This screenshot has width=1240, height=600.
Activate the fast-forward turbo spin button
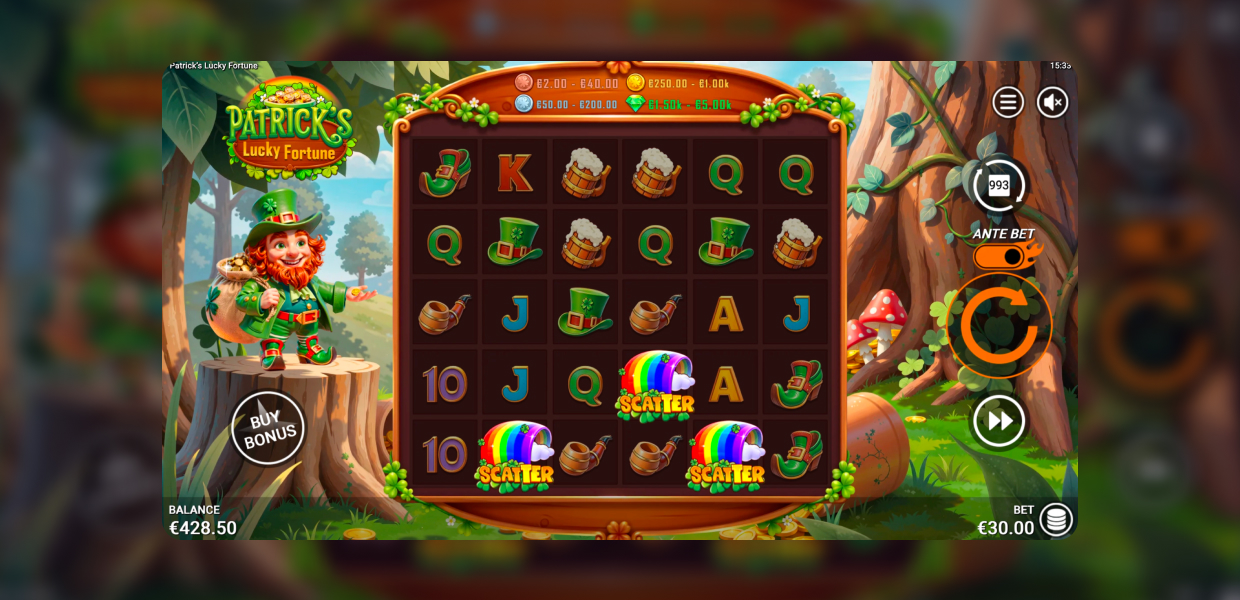click(x=999, y=421)
